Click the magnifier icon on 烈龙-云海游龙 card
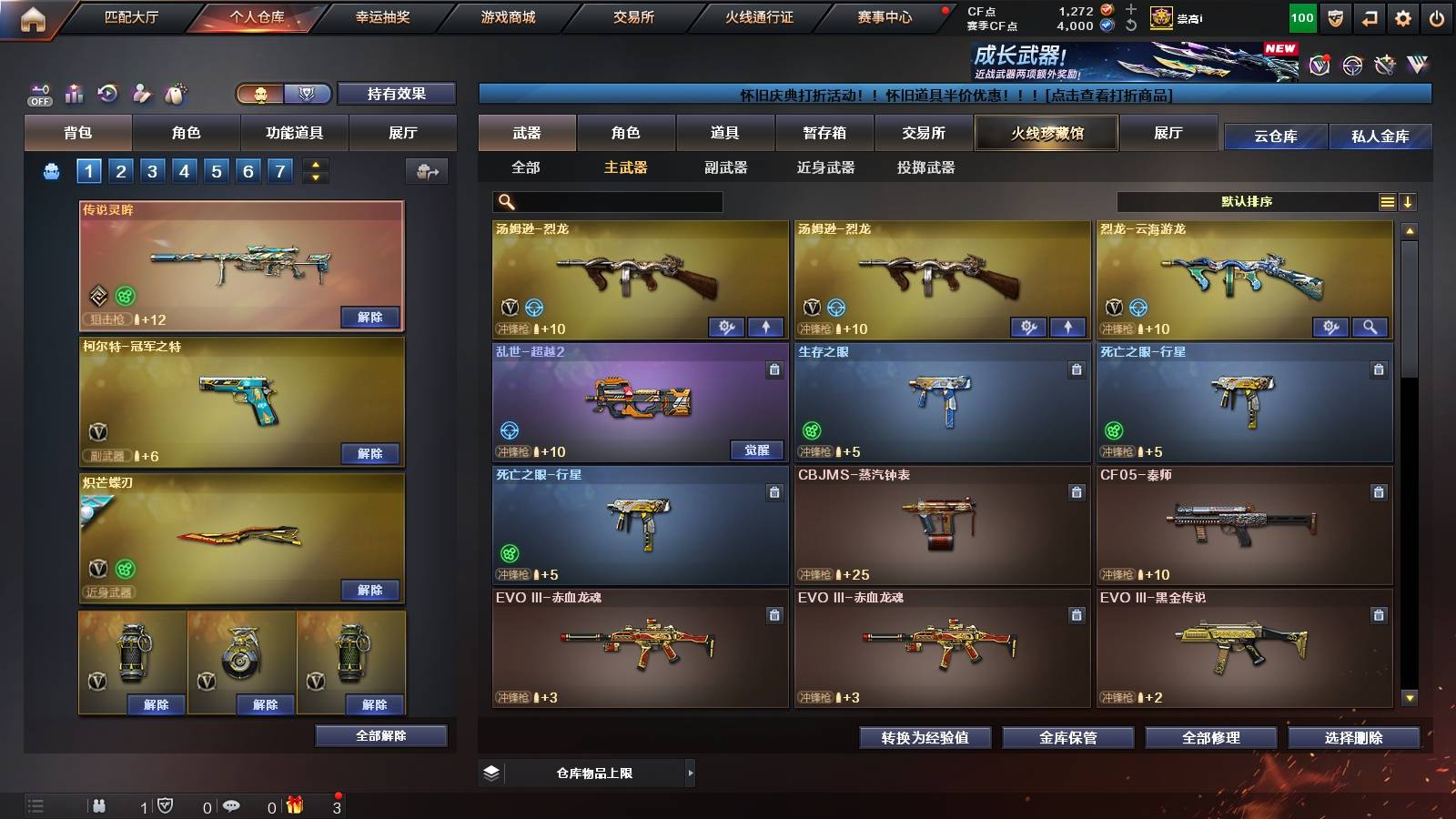Screen dimensions: 1456x819 tap(1371, 327)
